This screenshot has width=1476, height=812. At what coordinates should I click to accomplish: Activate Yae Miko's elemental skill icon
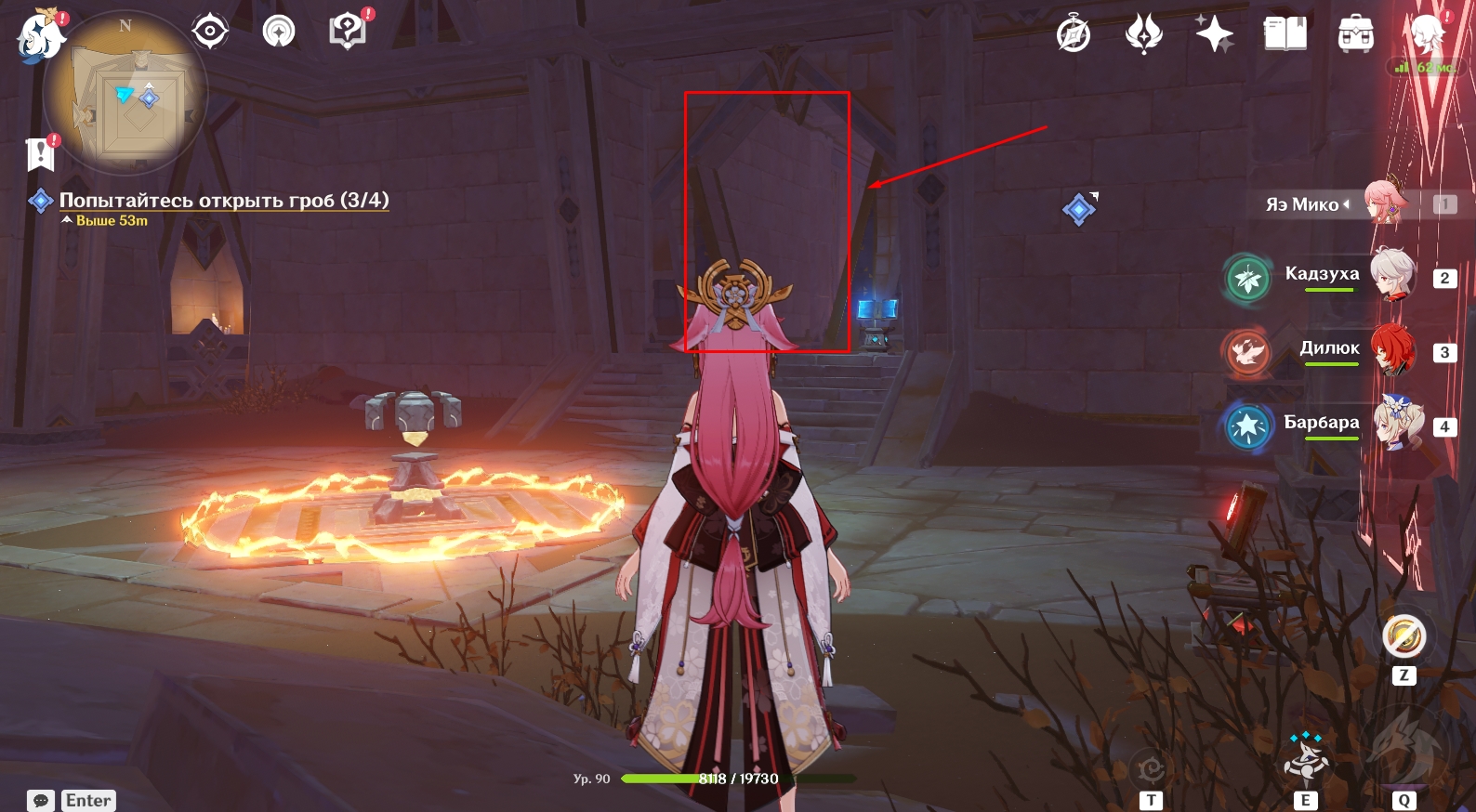(1306, 757)
